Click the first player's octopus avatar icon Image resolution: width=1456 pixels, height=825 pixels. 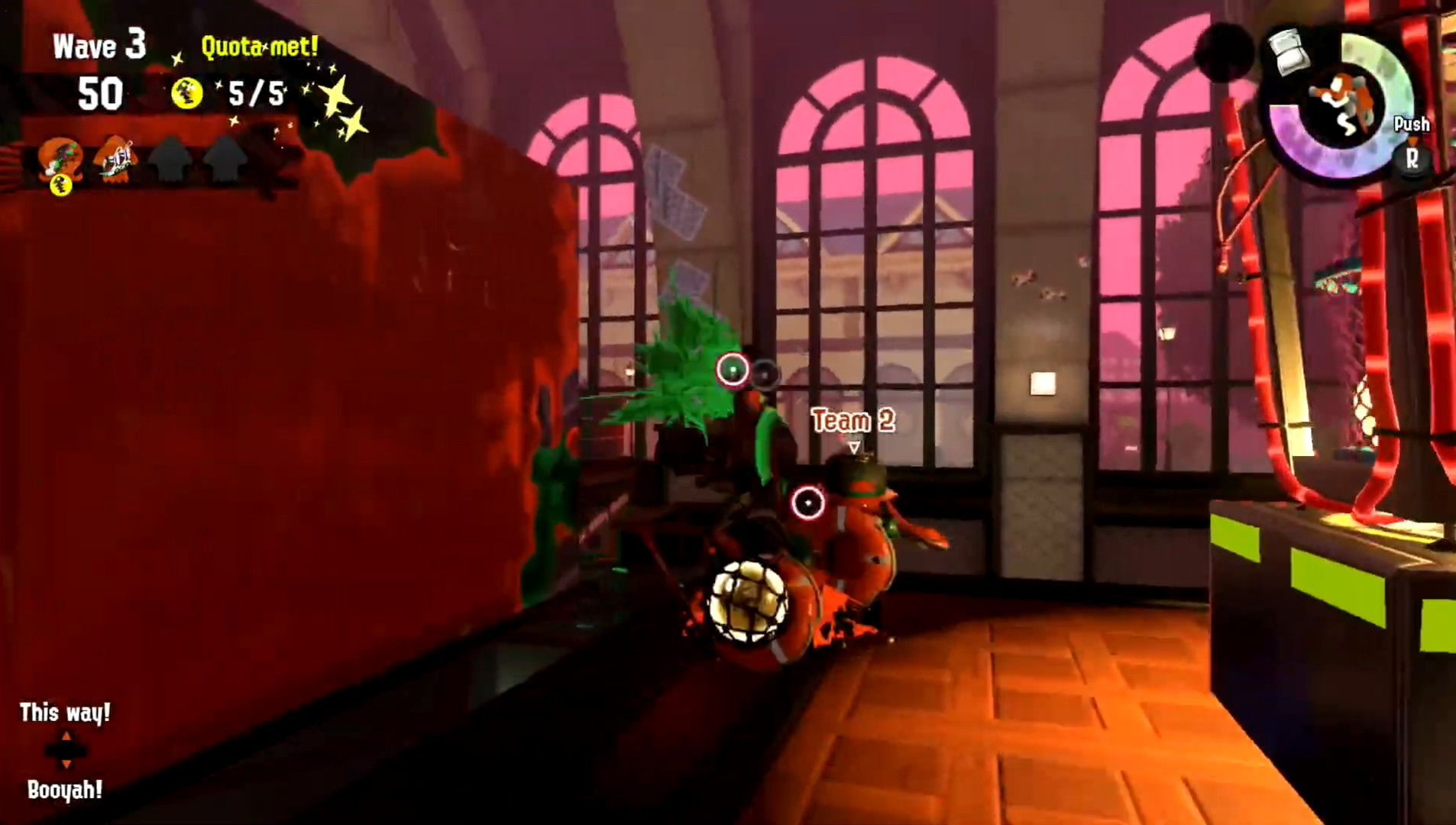pyautogui.click(x=61, y=157)
